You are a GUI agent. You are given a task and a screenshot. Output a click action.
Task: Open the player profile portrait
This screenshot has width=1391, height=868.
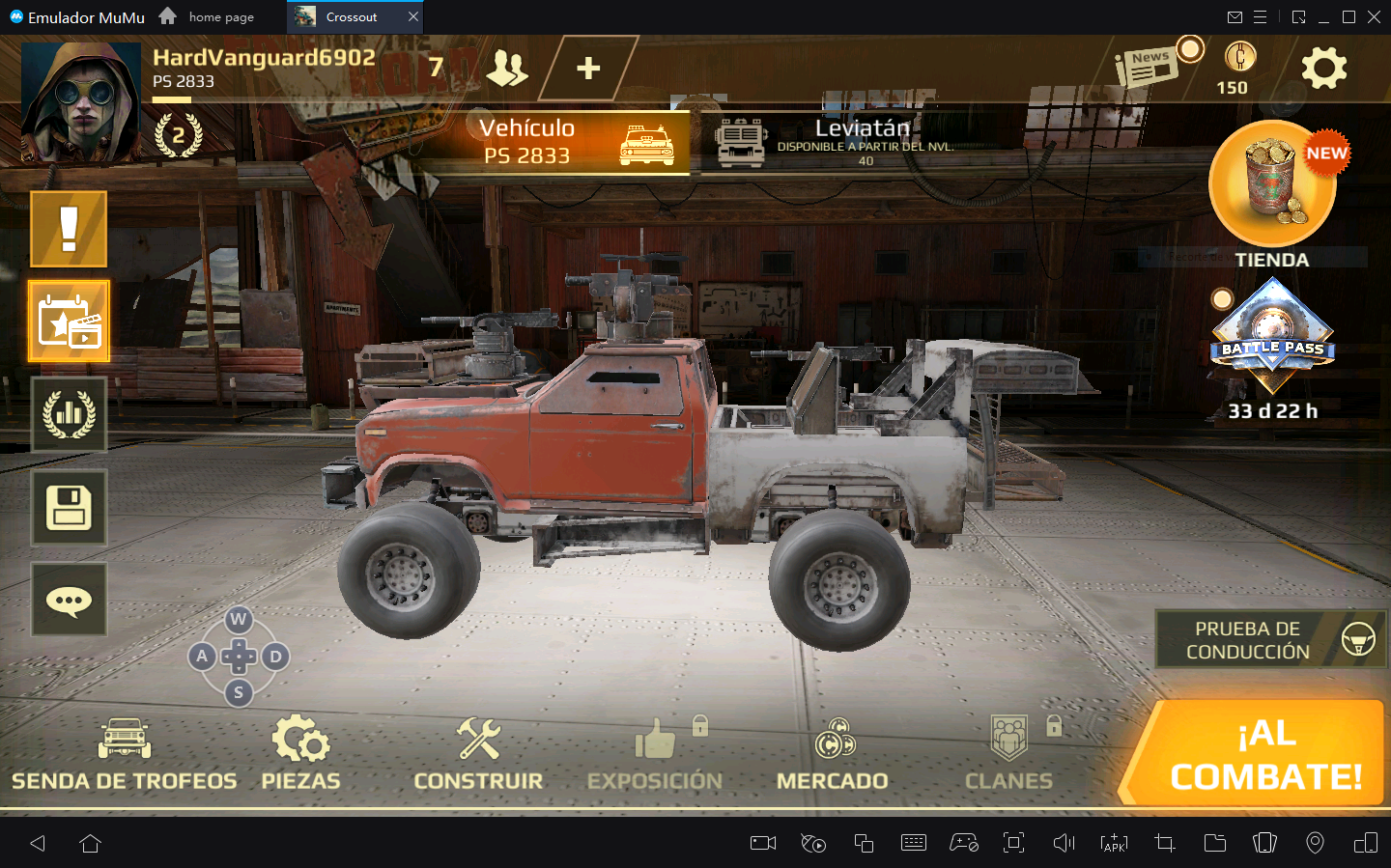[x=81, y=101]
